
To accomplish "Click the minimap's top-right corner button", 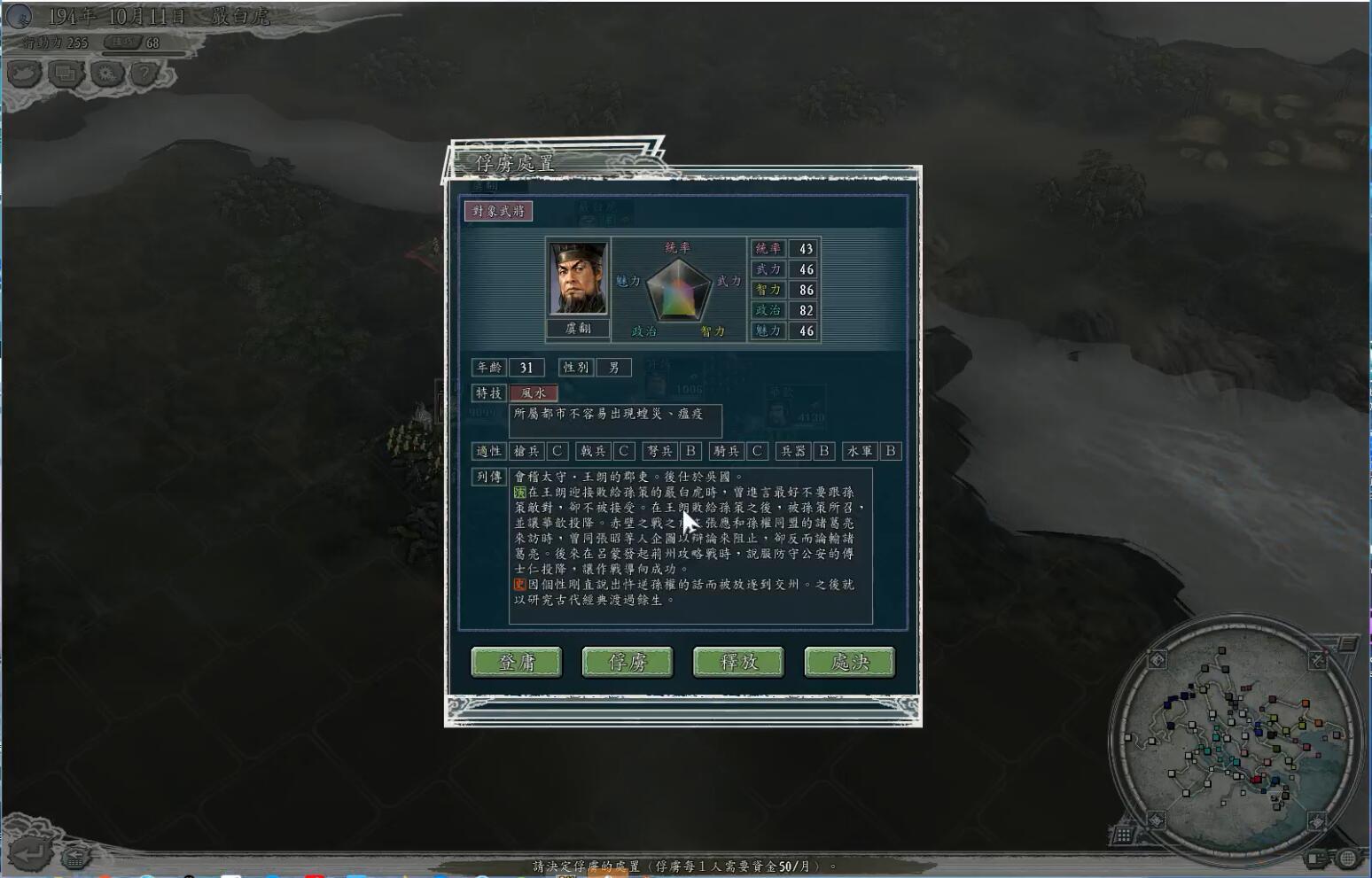I will [x=1318, y=660].
